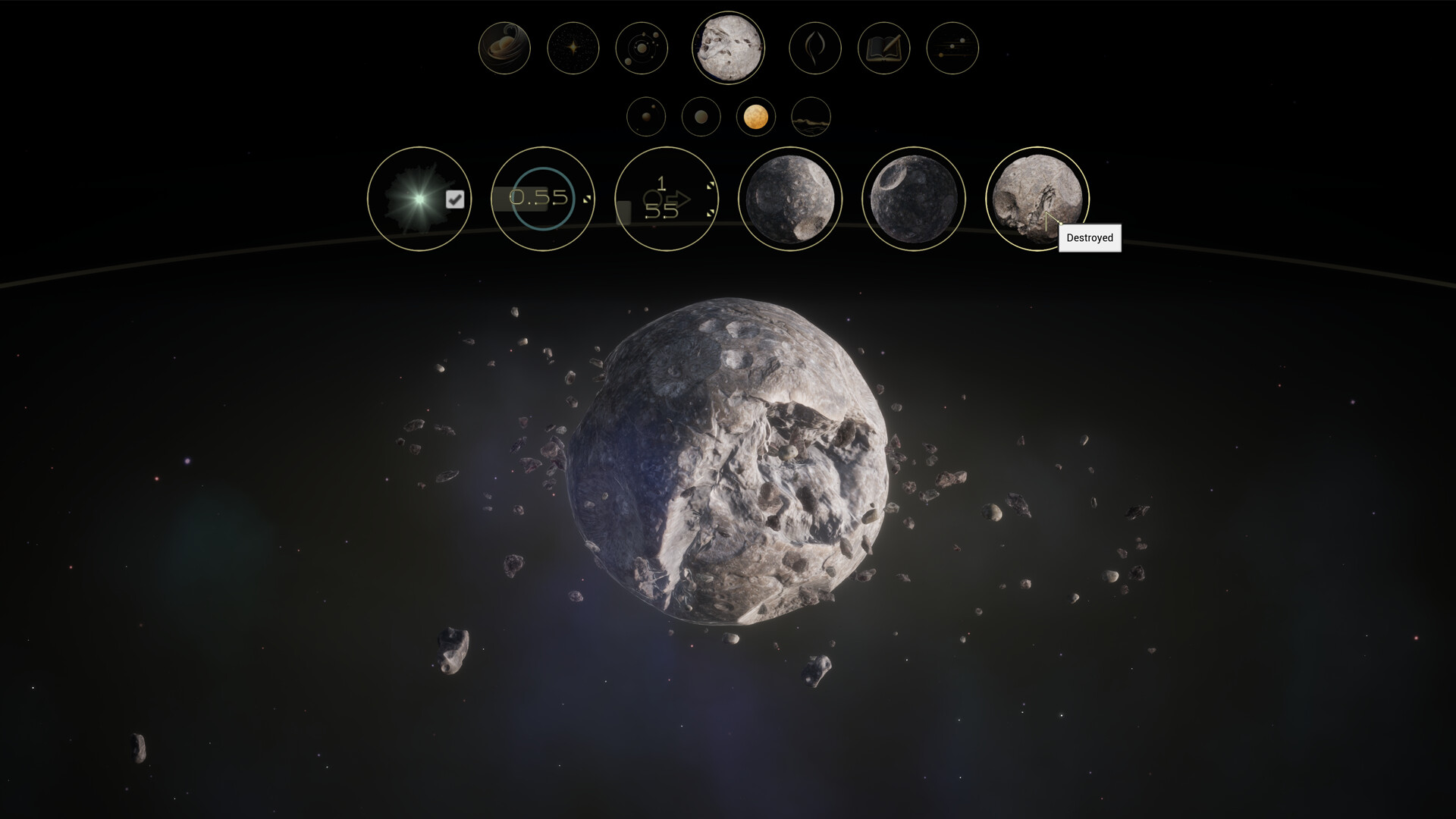This screenshot has height=819, width=1456.
Task: Open the book and quill journal
Action: (883, 48)
